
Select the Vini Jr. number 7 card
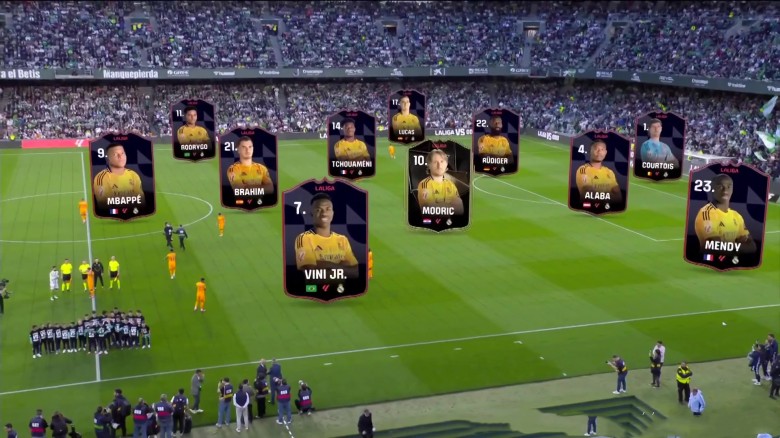(x=325, y=240)
